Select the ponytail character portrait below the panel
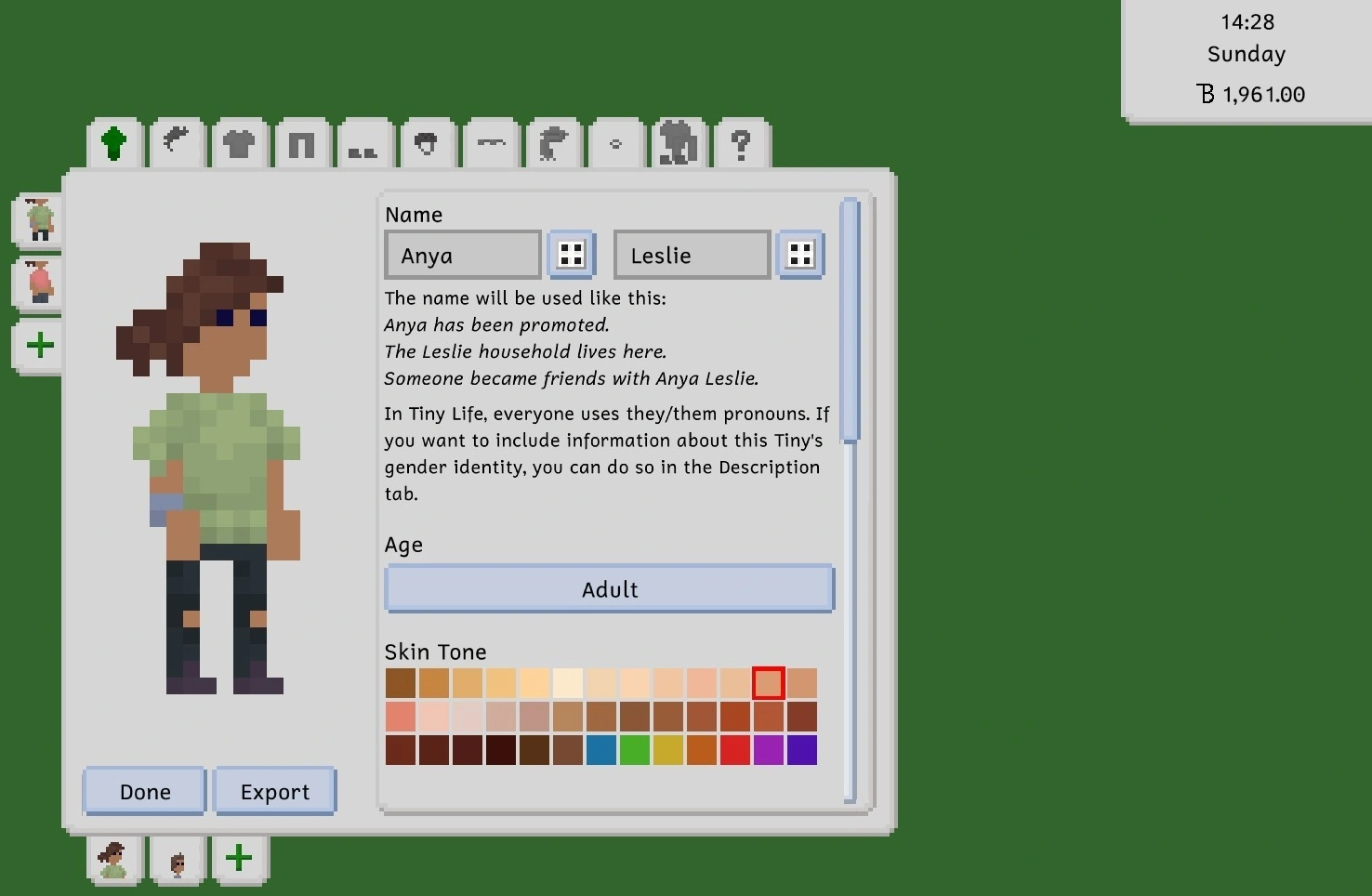The width and height of the screenshot is (1372, 896). tap(113, 859)
